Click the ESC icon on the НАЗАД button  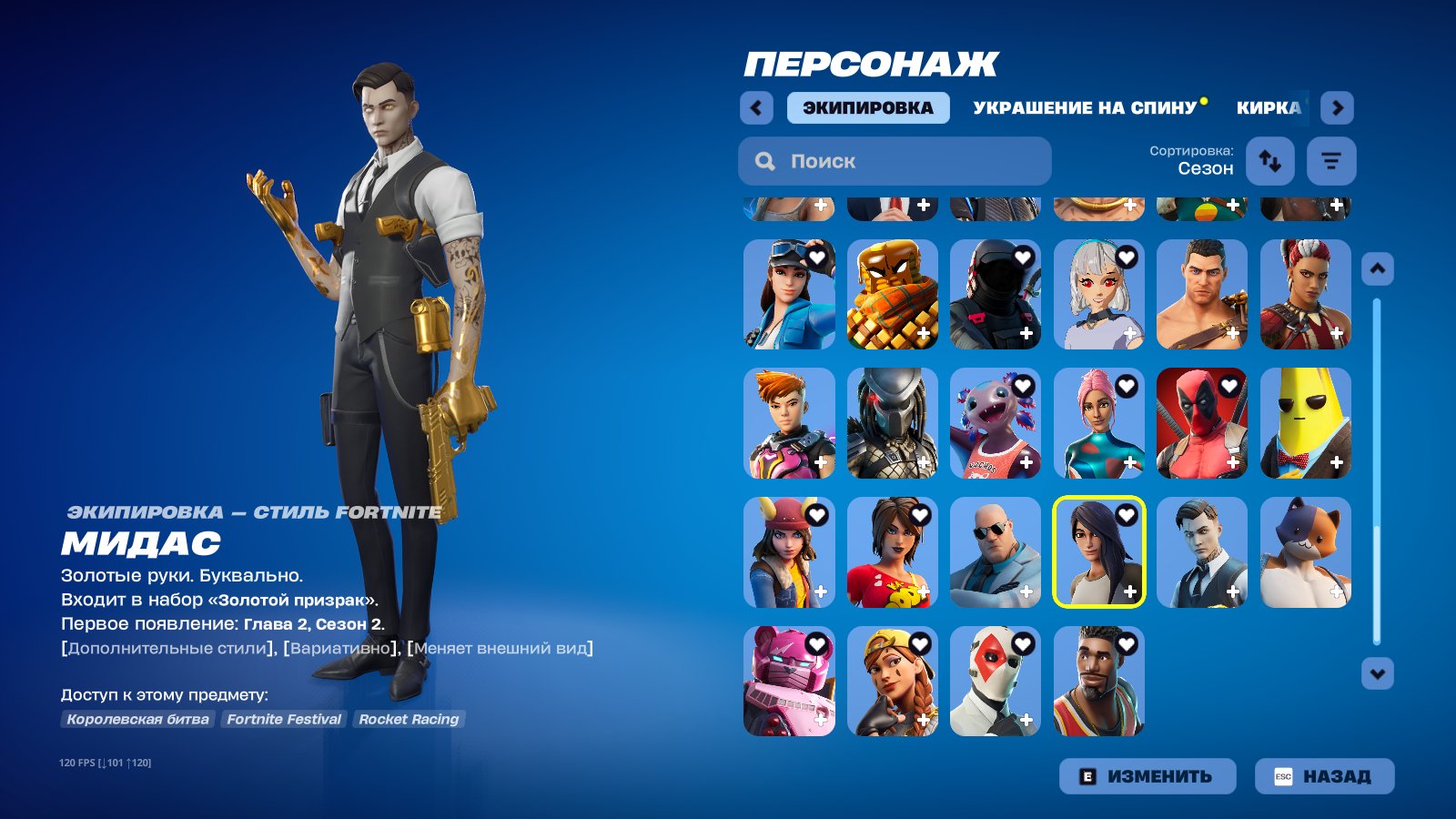(x=1284, y=776)
